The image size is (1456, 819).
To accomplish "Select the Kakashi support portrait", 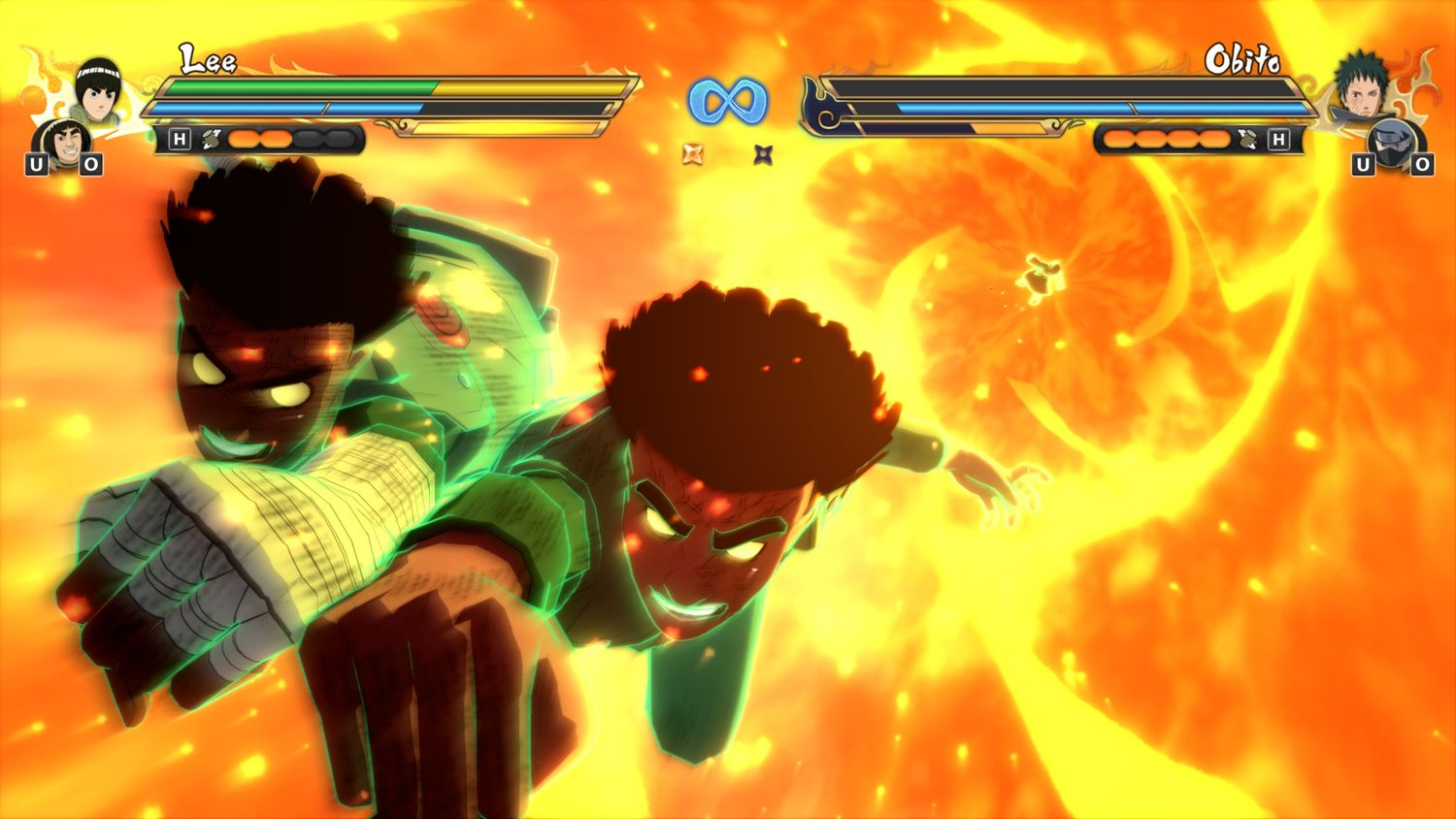I will pos(1393,146).
